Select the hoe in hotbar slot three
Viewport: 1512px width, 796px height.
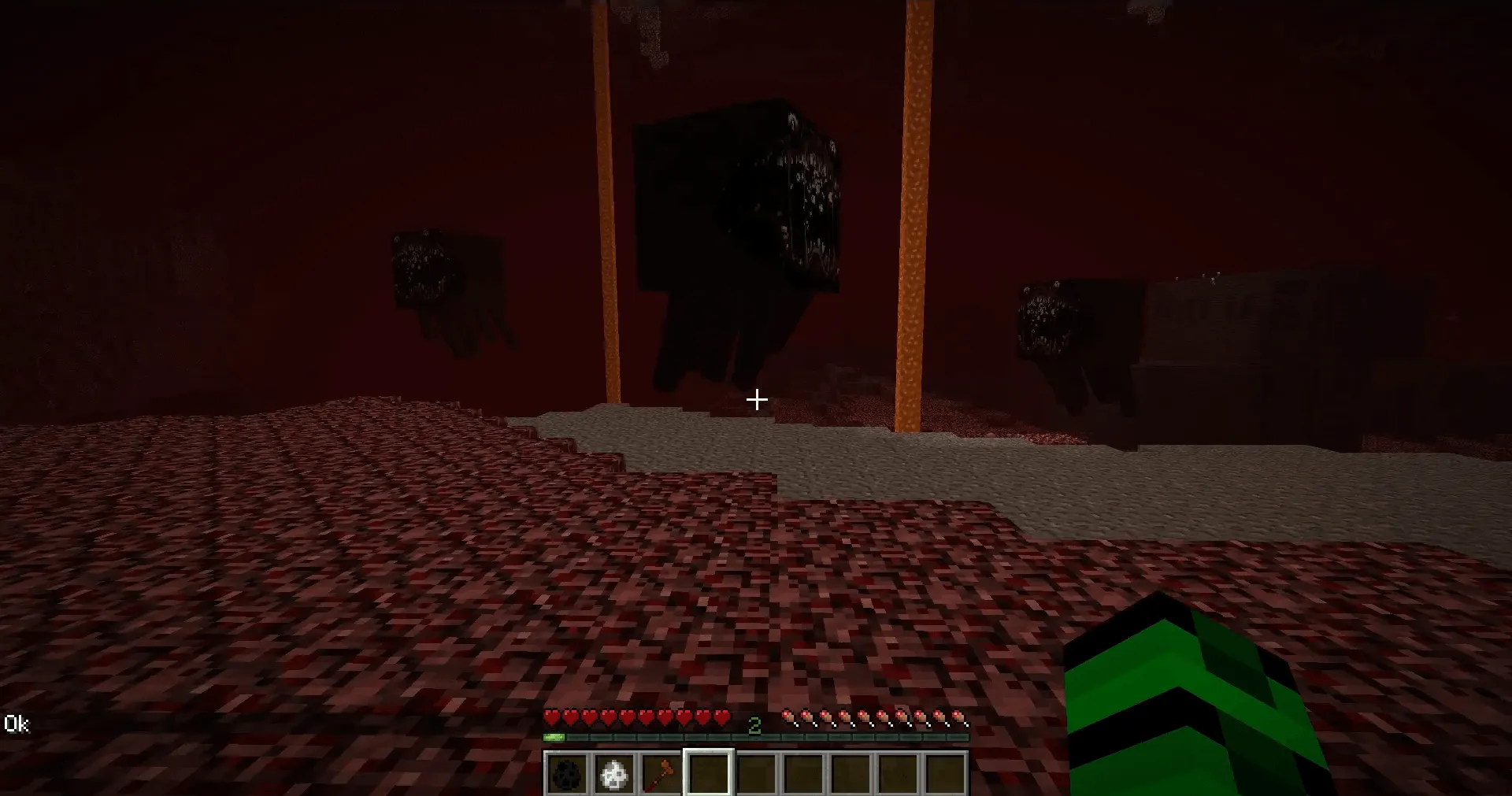pos(661,775)
